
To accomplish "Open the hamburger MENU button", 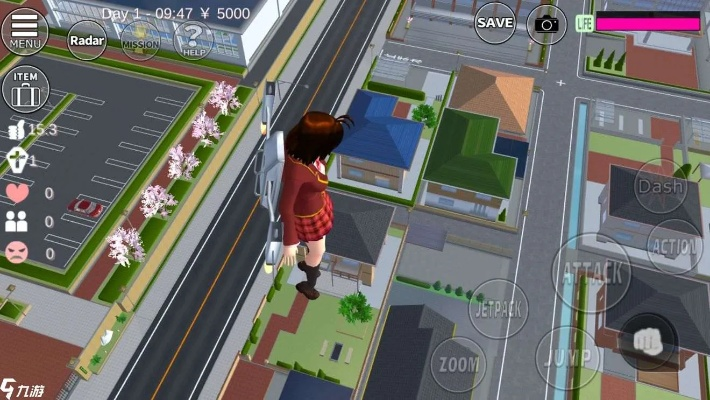I will [25, 29].
